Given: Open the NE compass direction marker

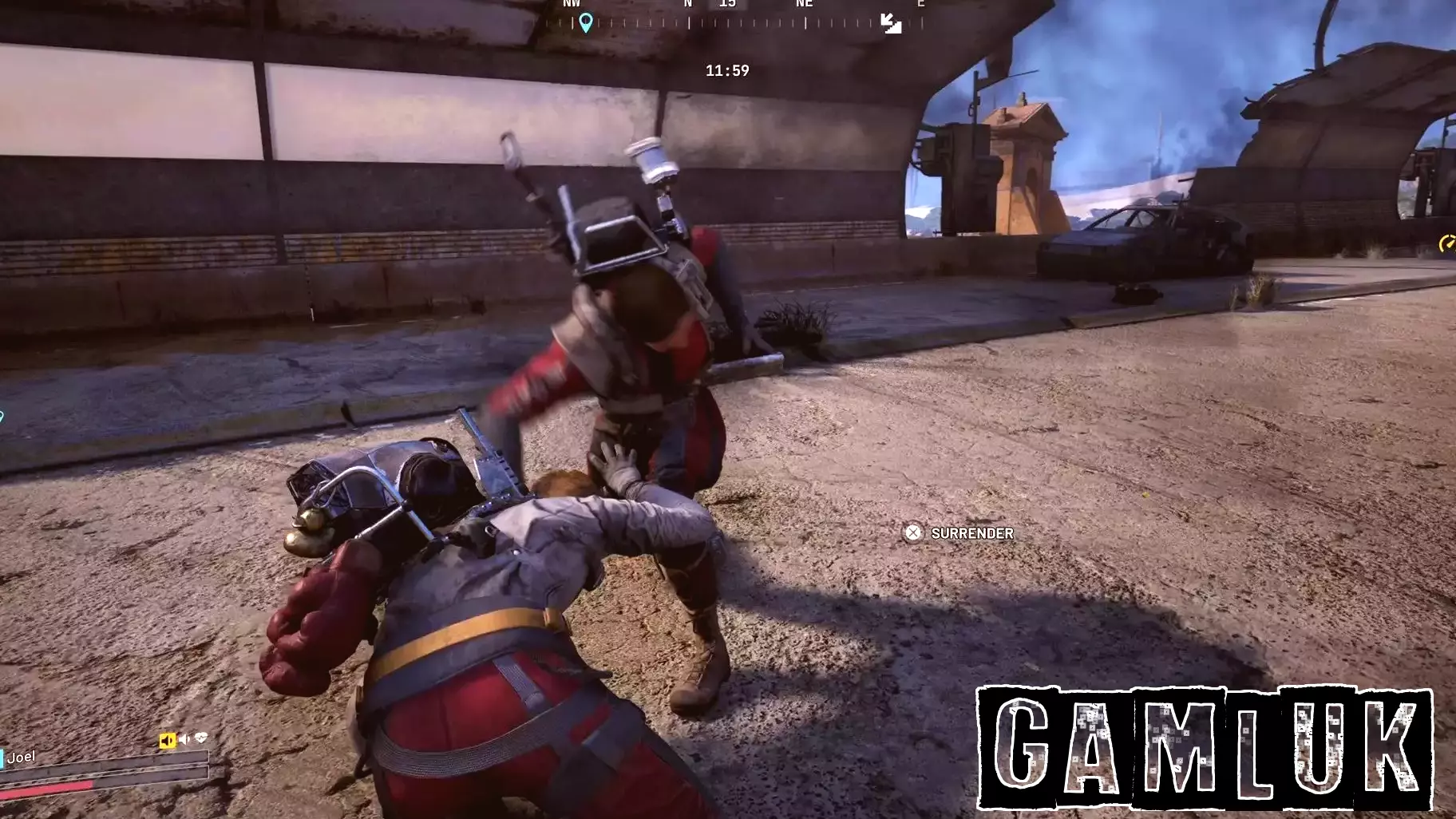Looking at the screenshot, I should click(804, 4).
